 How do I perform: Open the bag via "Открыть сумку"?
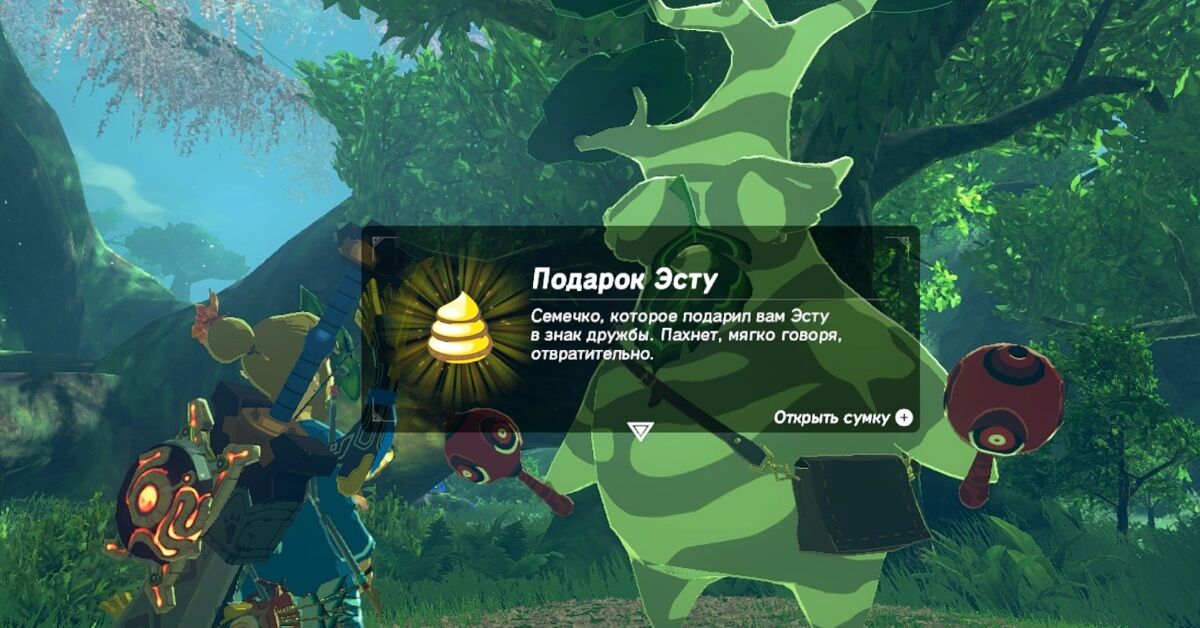(843, 418)
